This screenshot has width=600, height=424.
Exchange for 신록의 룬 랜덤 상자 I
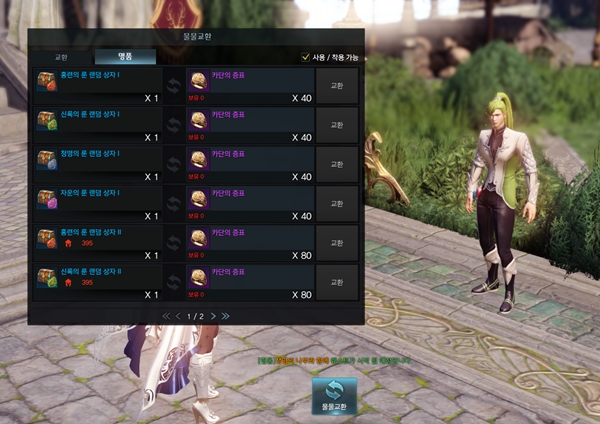click(336, 124)
